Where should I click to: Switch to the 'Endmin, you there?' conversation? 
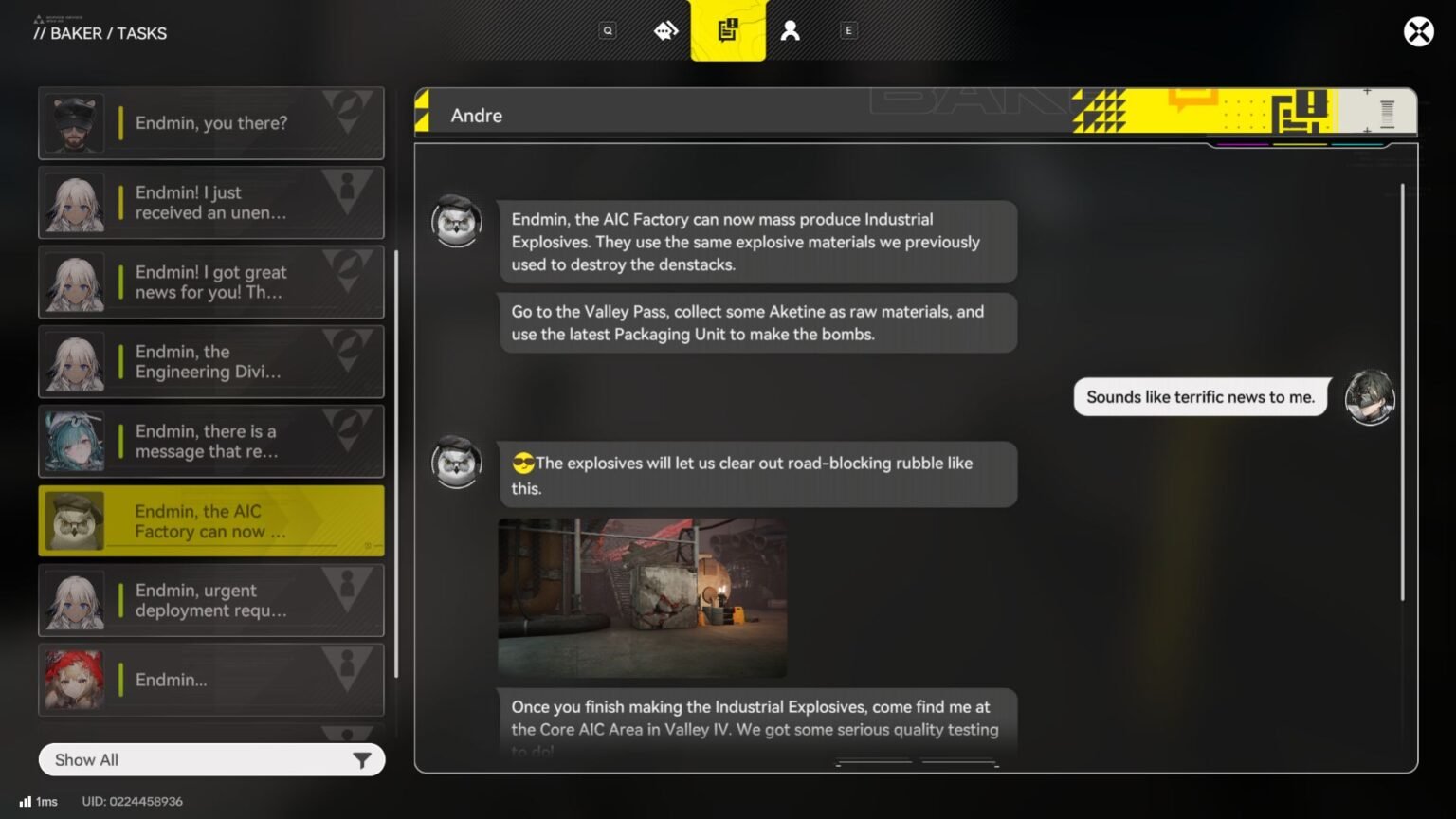(x=210, y=122)
